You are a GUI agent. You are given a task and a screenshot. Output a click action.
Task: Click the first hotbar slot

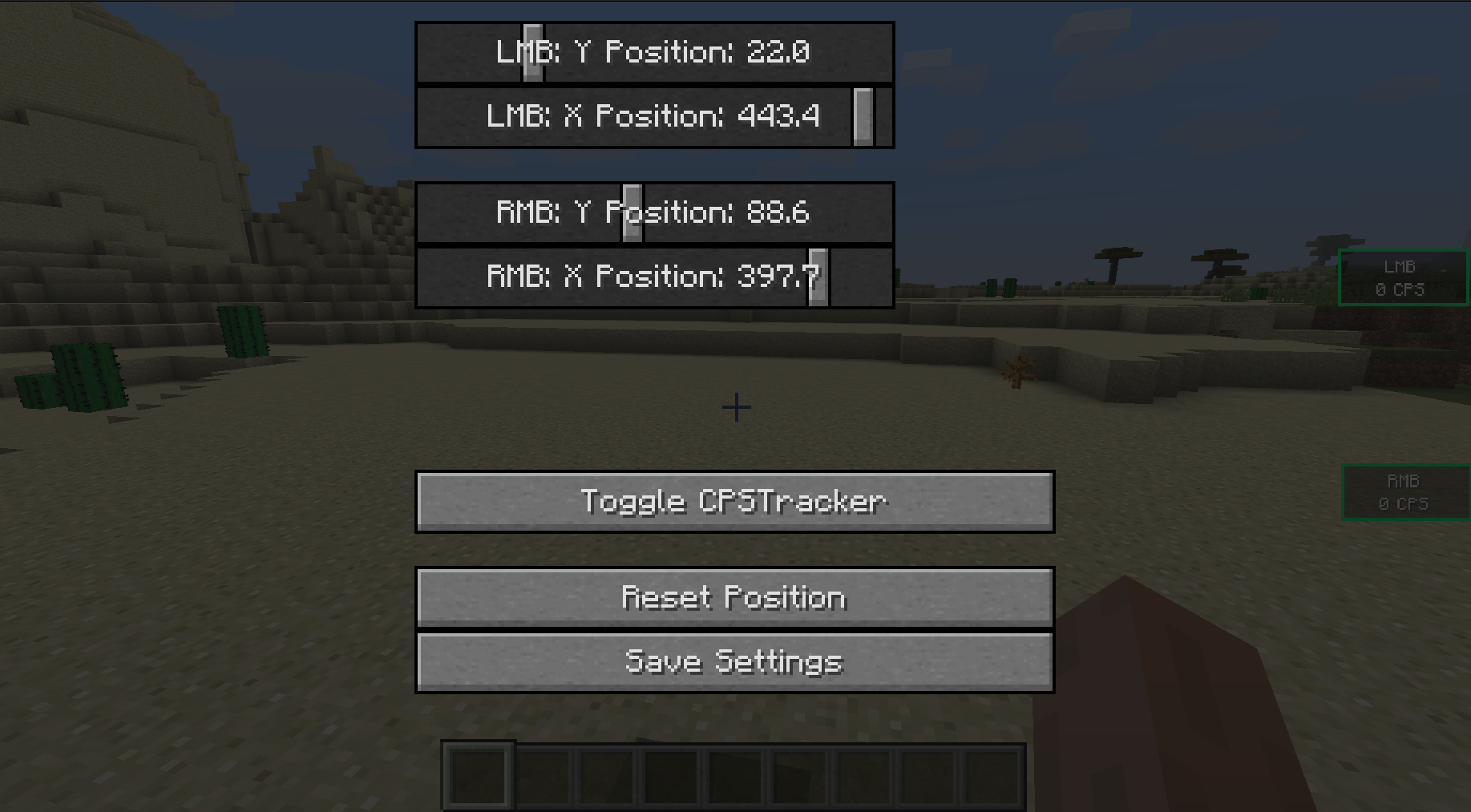coord(477,774)
